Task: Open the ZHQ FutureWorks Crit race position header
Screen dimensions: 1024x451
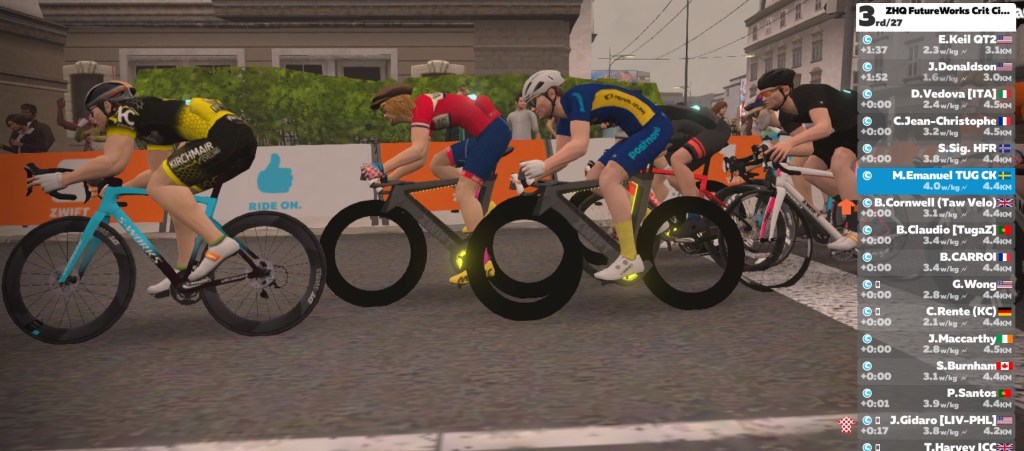Action: click(x=935, y=16)
